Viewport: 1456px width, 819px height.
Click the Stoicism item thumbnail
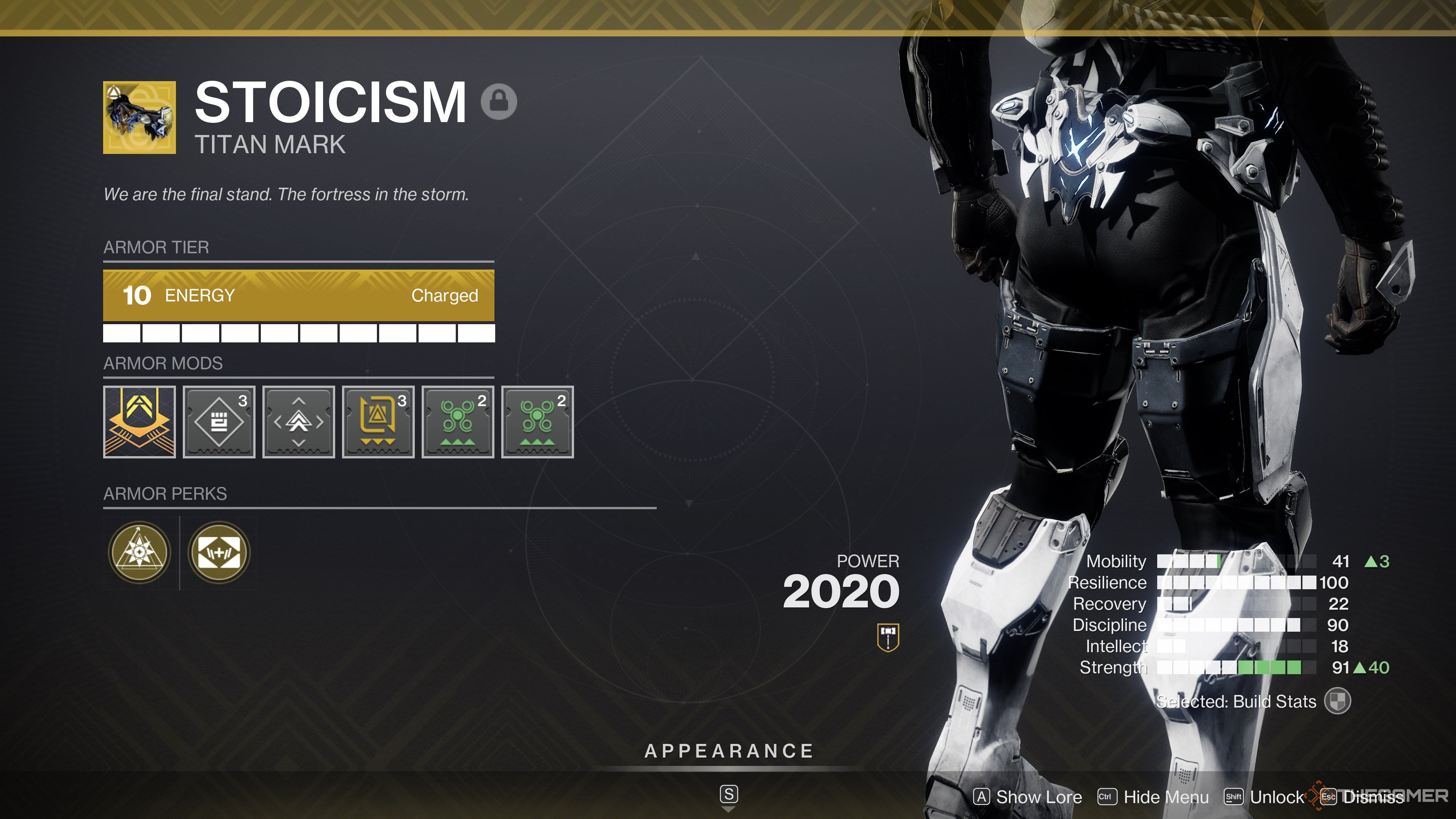point(139,118)
